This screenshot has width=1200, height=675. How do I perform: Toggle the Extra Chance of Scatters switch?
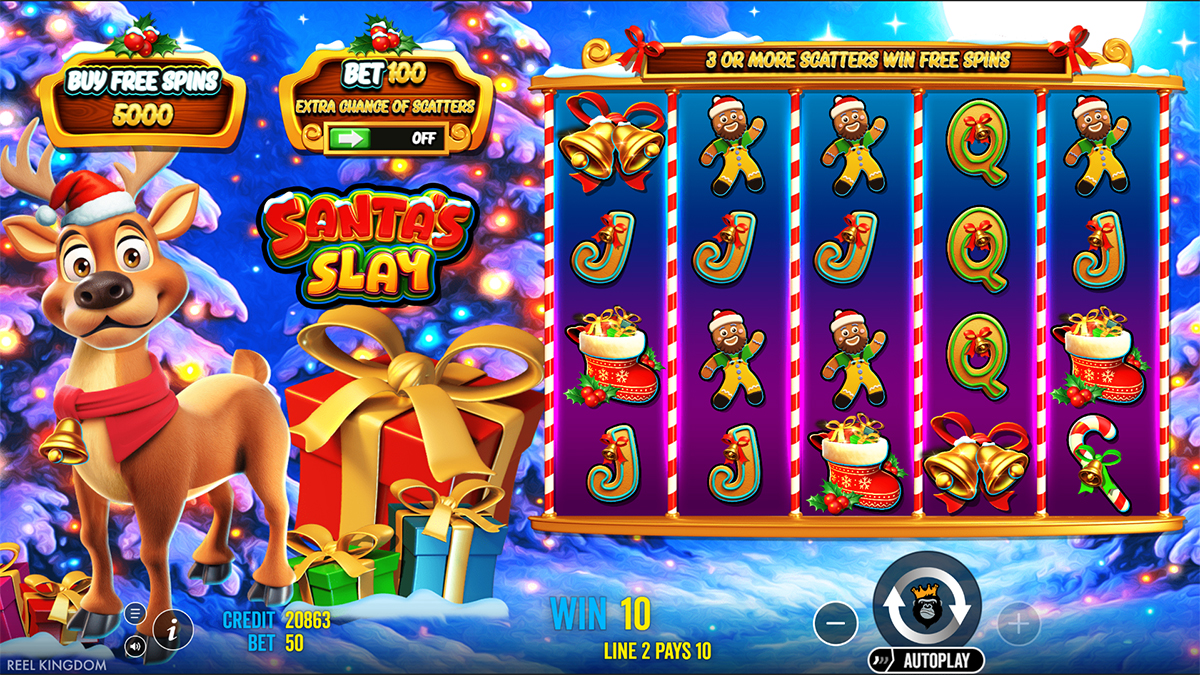[x=385, y=138]
